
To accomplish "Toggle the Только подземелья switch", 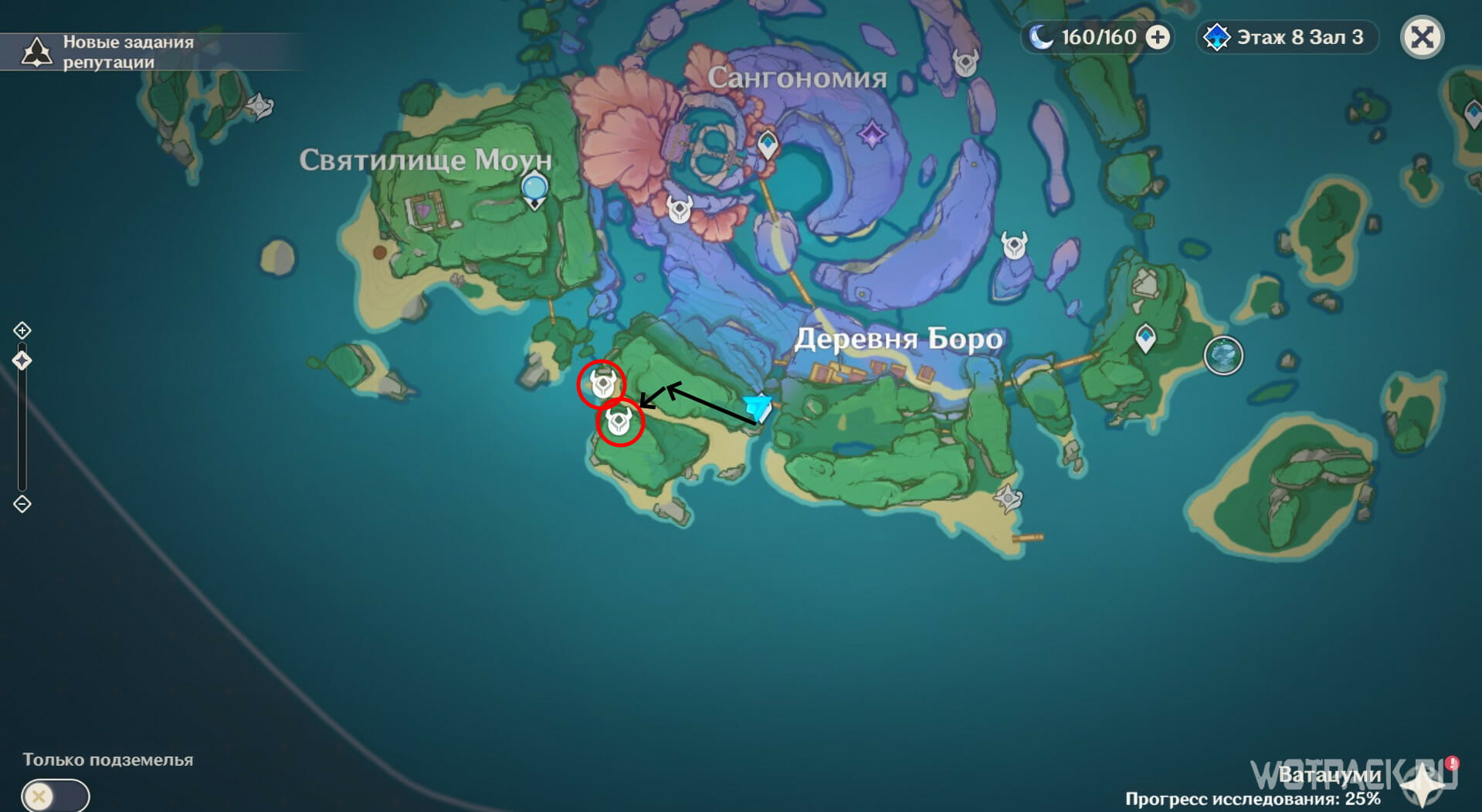I will click(55, 795).
